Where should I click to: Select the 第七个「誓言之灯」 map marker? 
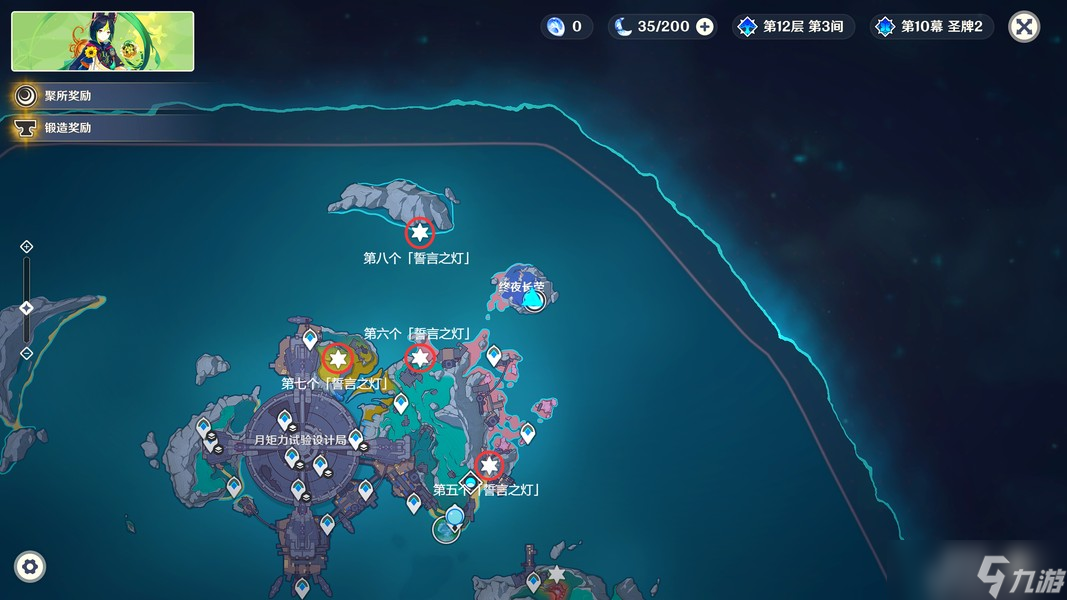click(x=338, y=357)
